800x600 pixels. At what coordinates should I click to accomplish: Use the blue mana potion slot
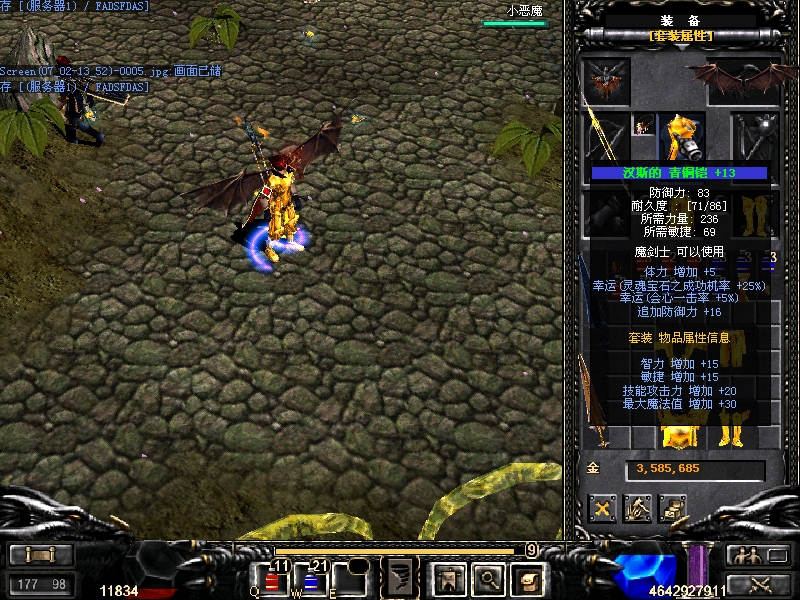click(310, 578)
